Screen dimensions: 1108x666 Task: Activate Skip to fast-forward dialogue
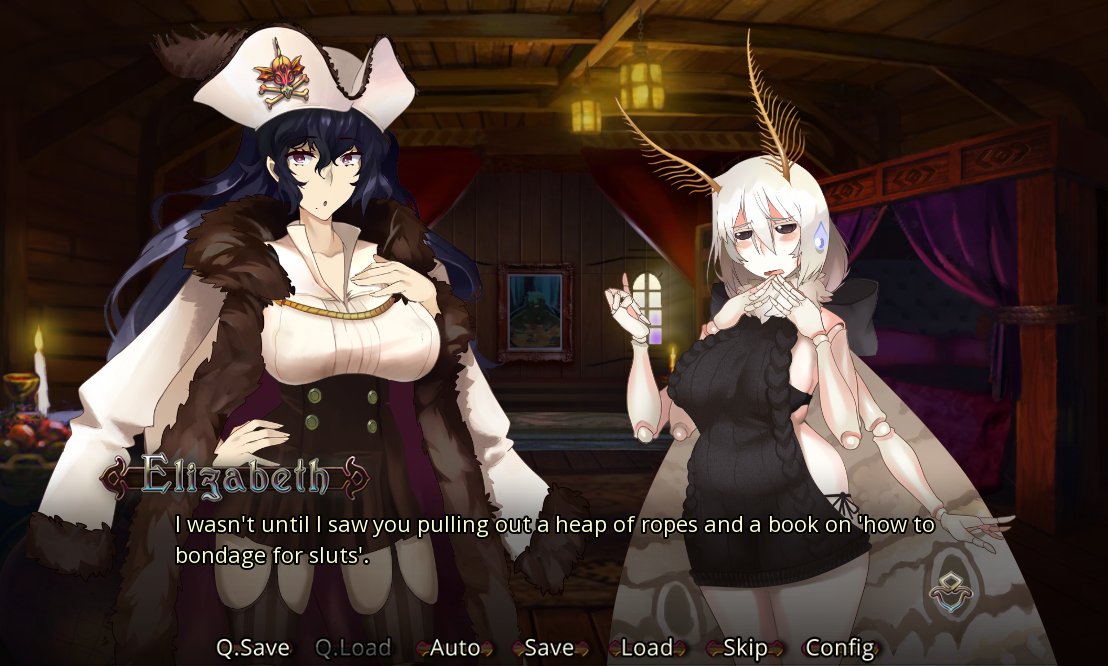tap(745, 648)
